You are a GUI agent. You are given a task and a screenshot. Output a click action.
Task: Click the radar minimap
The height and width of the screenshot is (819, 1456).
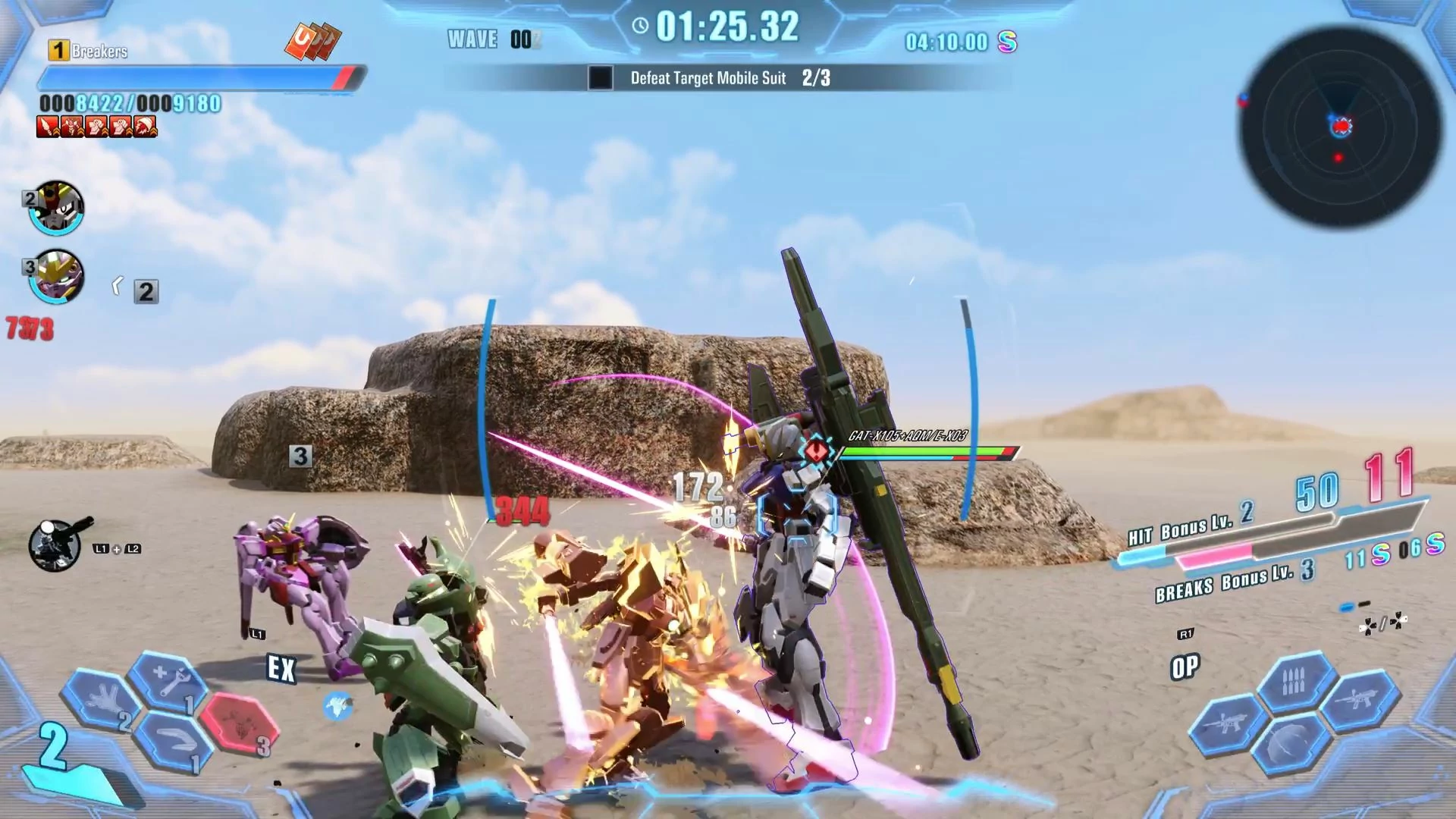tap(1339, 127)
